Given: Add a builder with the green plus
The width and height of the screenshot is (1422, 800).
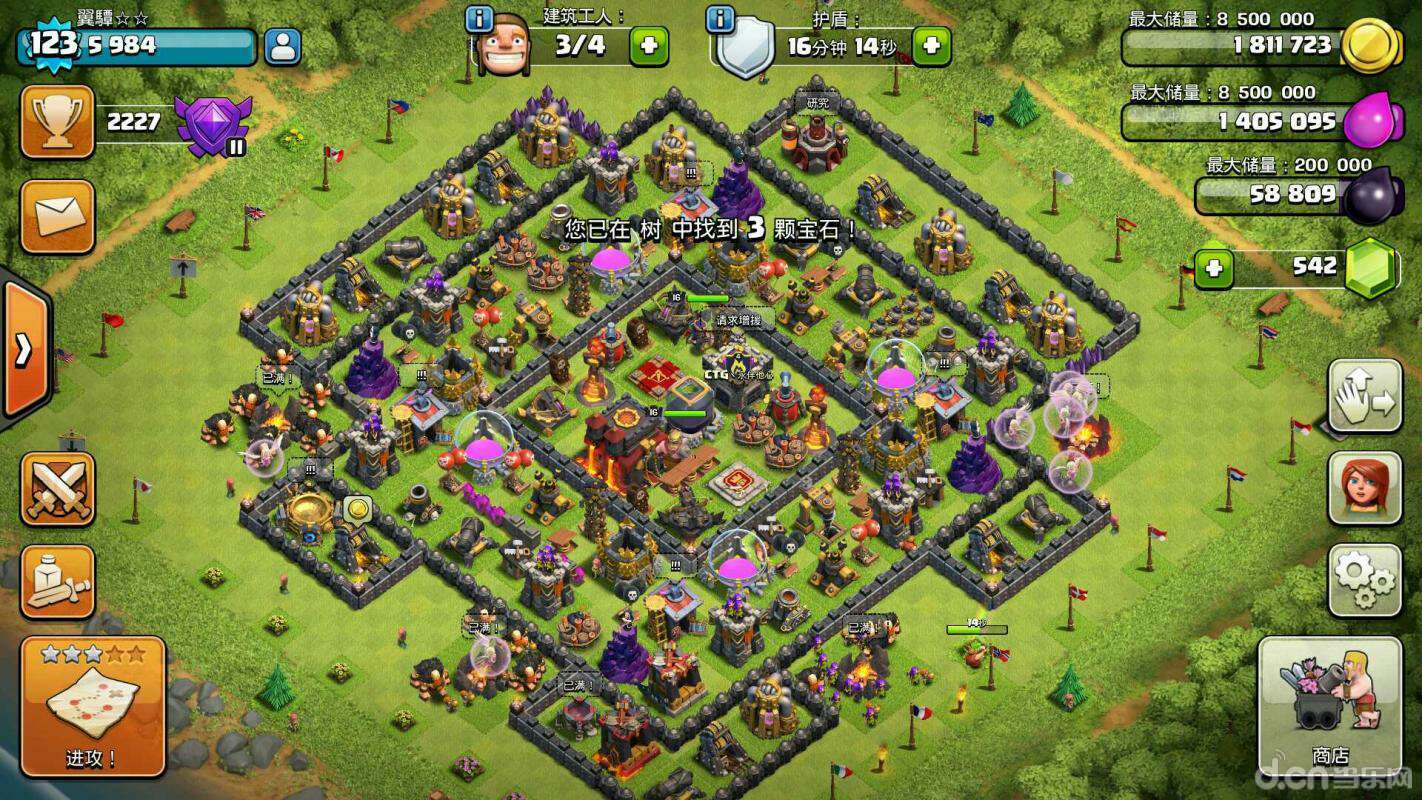Looking at the screenshot, I should point(648,46).
